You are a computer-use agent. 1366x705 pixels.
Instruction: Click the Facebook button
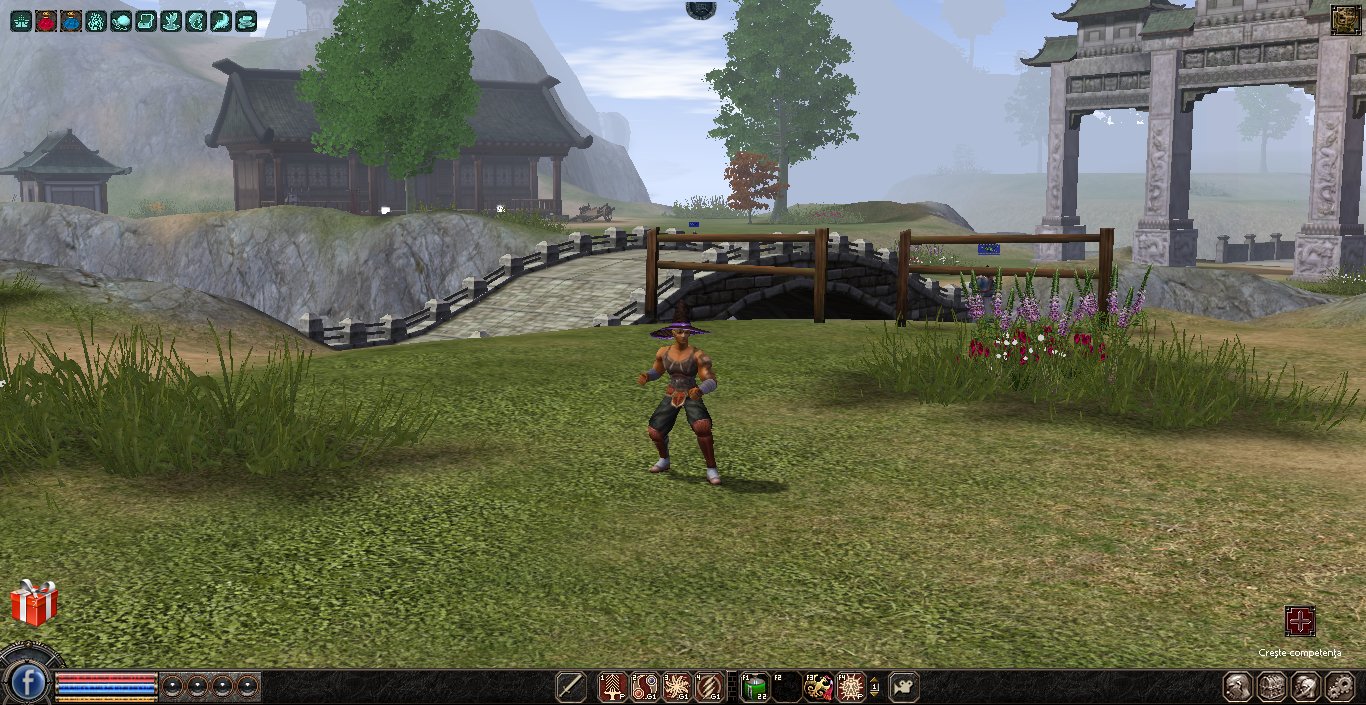[x=30, y=684]
